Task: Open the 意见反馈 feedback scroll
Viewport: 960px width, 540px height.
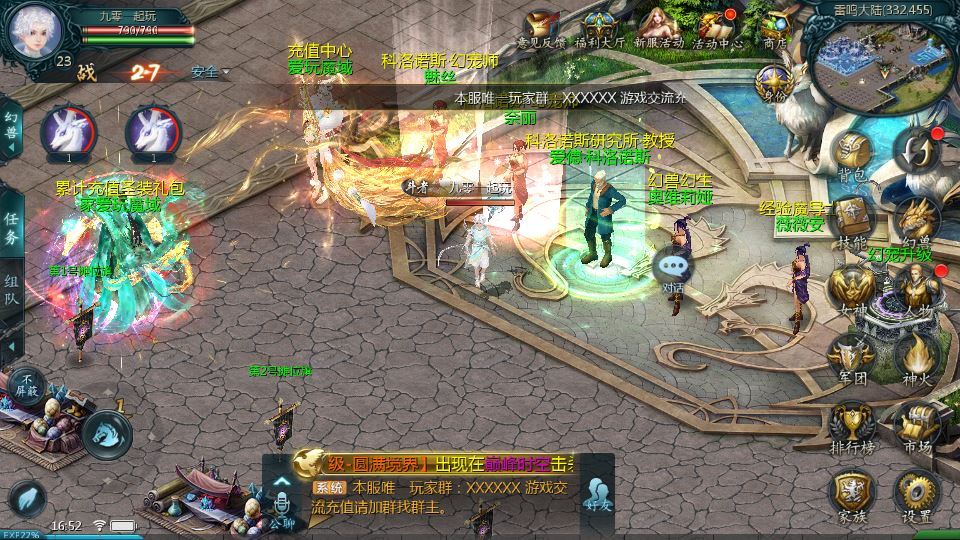Action: pos(542,26)
